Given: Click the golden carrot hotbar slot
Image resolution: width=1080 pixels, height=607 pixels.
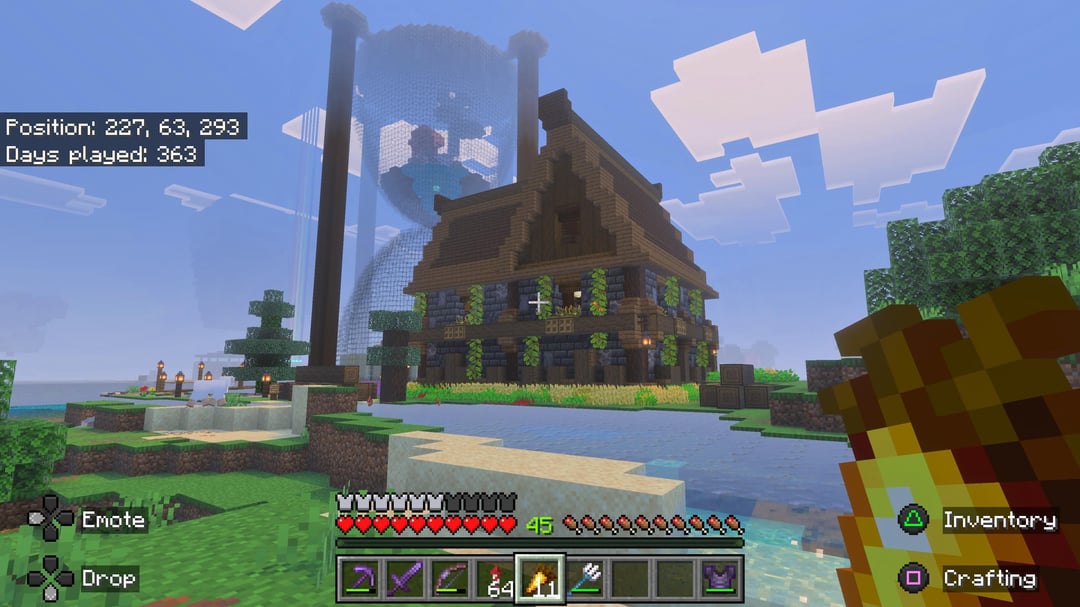Looking at the screenshot, I should [540, 579].
